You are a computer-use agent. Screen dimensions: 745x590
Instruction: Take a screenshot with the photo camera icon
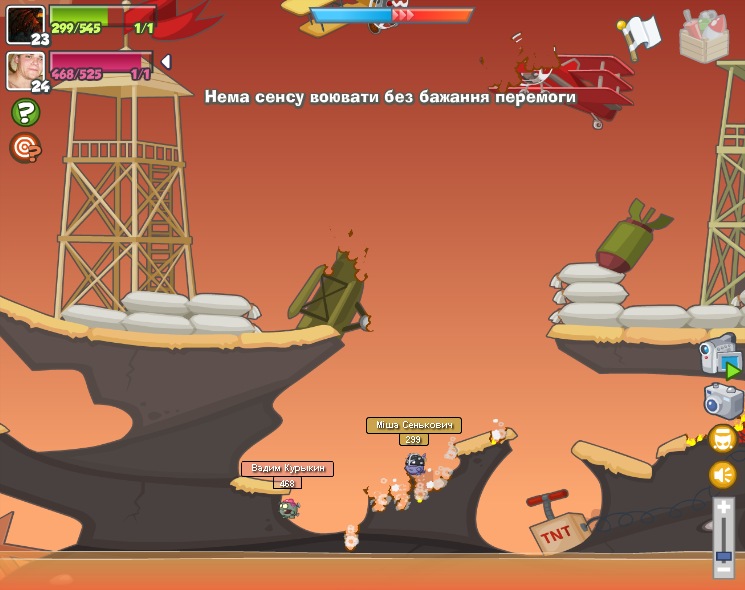(x=723, y=401)
